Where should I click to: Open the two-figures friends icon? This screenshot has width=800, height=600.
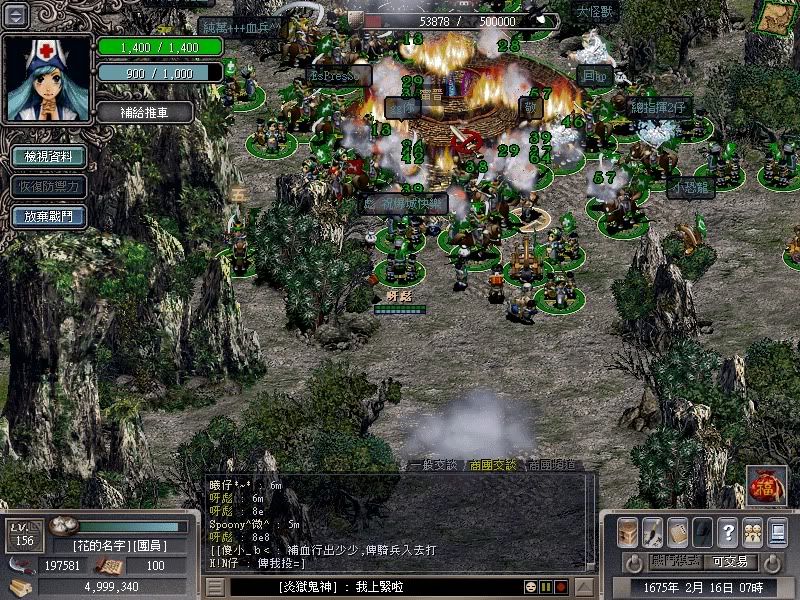coord(752,531)
